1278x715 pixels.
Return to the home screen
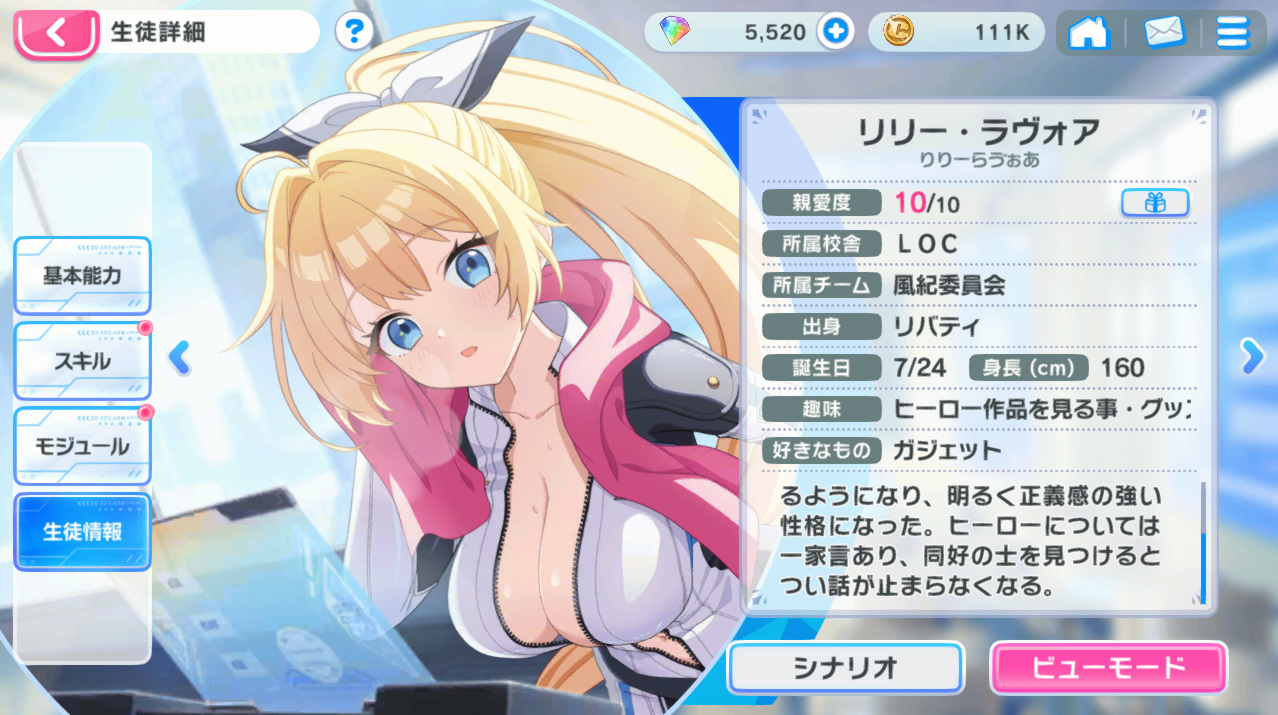(1089, 33)
